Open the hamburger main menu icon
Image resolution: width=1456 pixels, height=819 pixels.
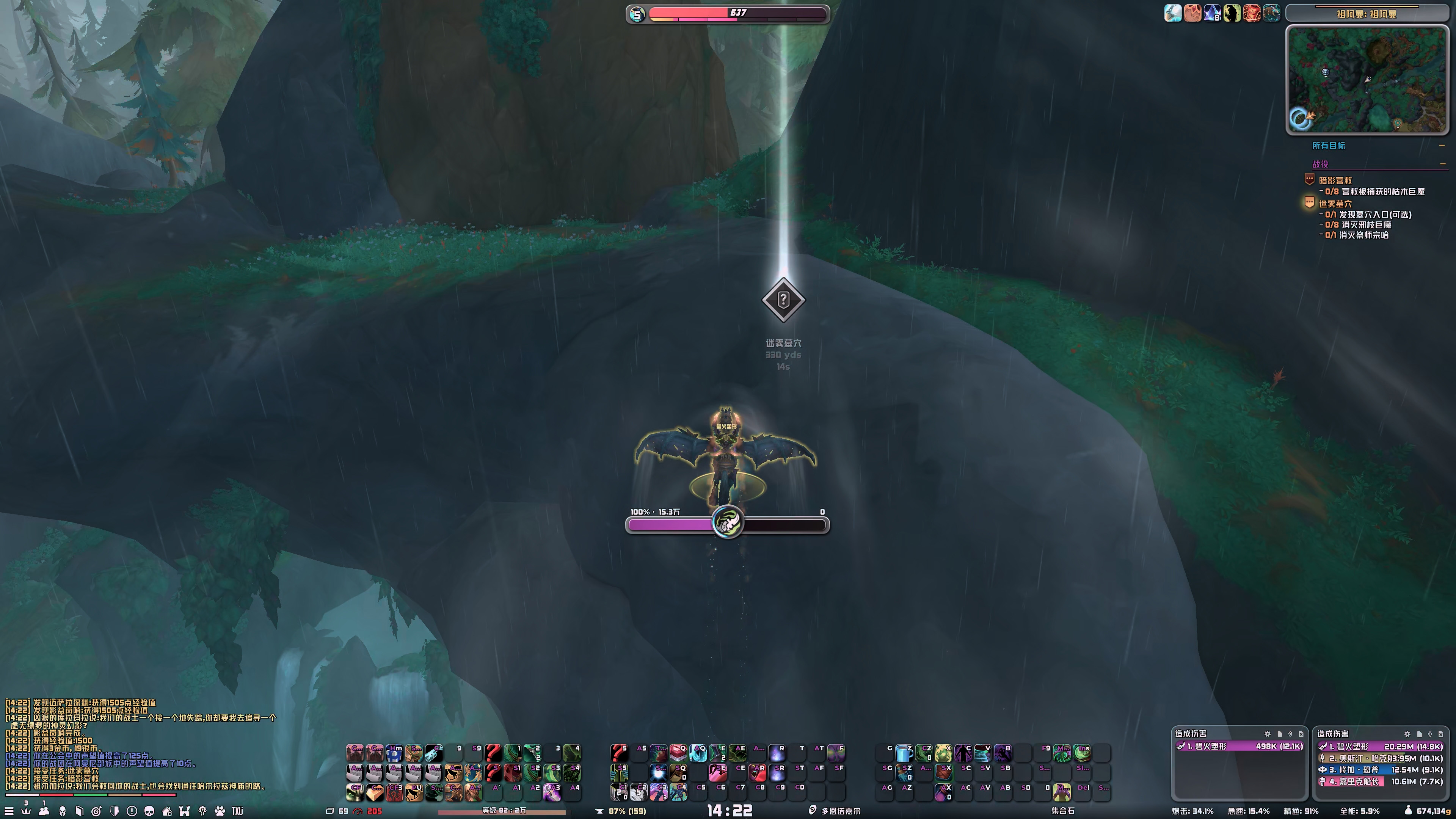pos(9,811)
